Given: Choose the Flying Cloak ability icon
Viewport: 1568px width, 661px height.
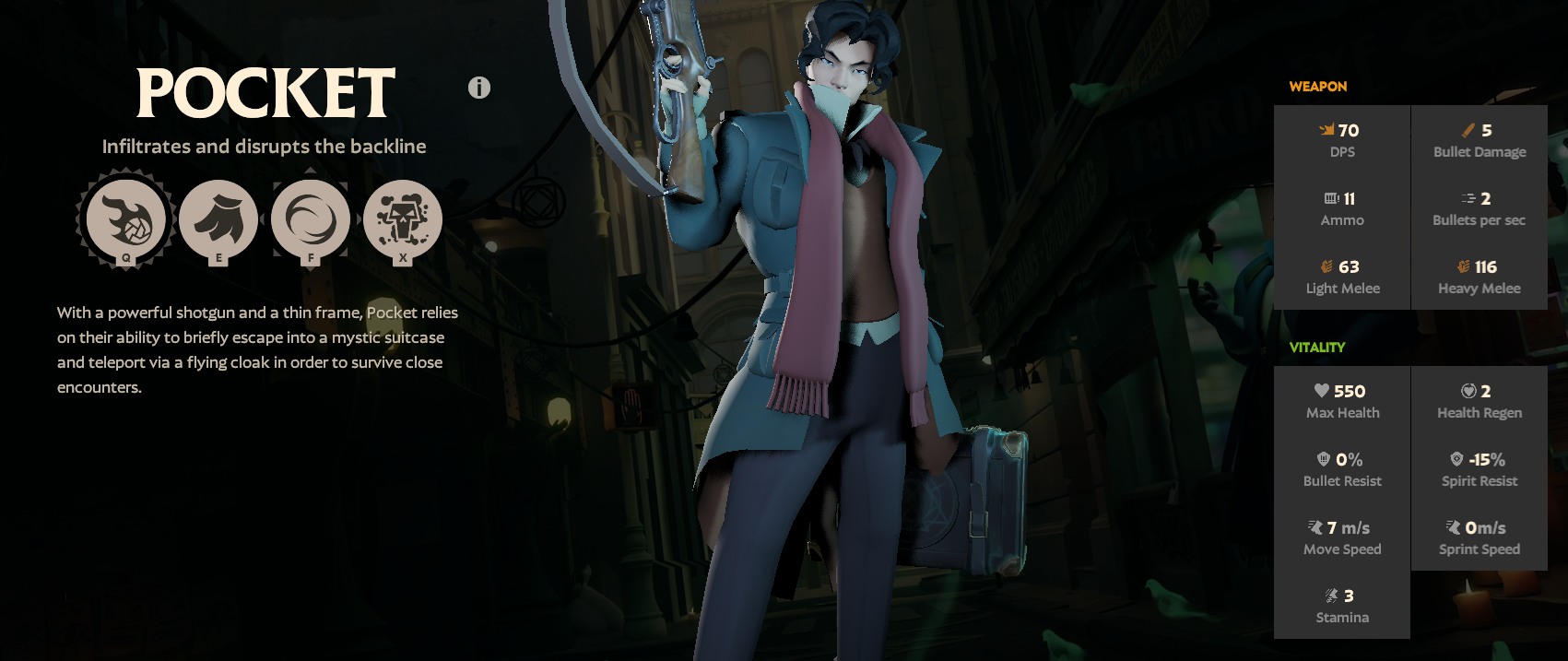Looking at the screenshot, I should (218, 219).
